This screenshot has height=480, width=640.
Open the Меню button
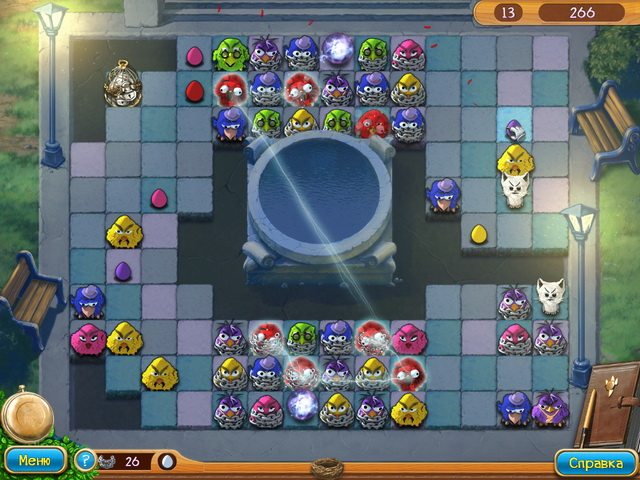tap(35, 461)
